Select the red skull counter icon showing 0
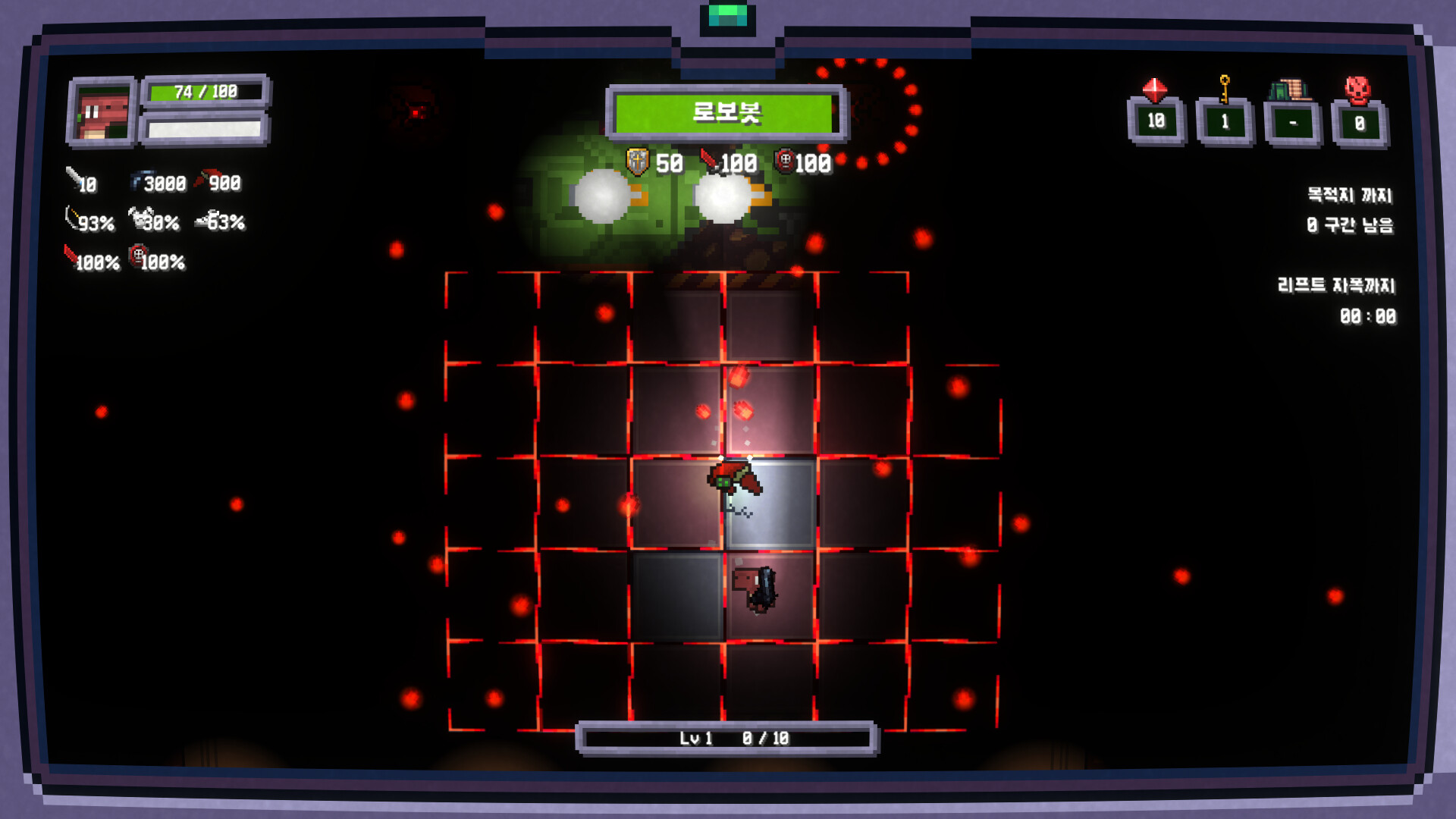Viewport: 1456px width, 819px height. tap(1357, 88)
